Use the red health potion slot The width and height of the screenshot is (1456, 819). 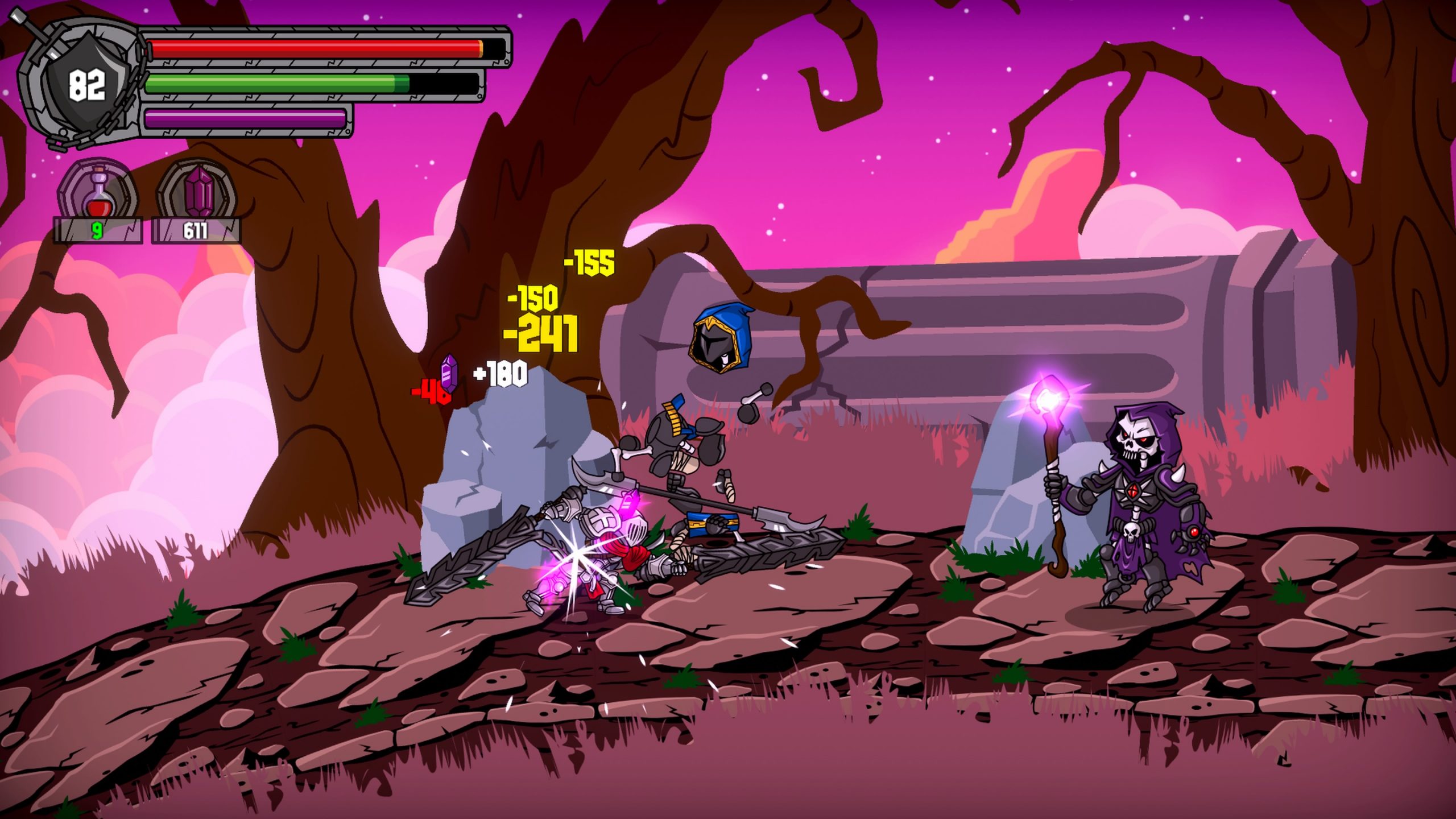coord(98,191)
